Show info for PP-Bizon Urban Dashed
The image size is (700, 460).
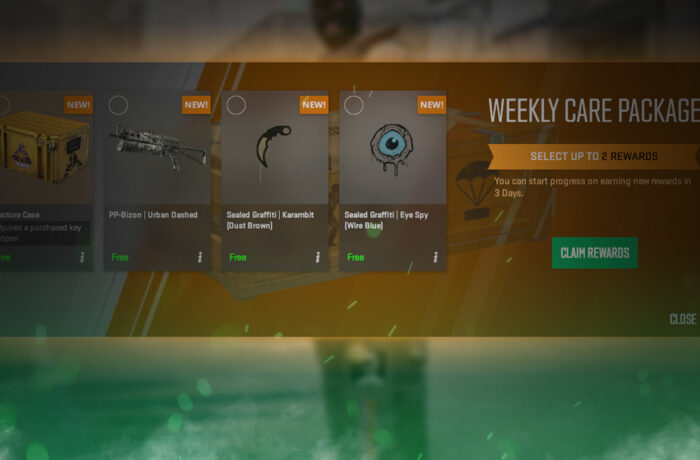[200, 257]
